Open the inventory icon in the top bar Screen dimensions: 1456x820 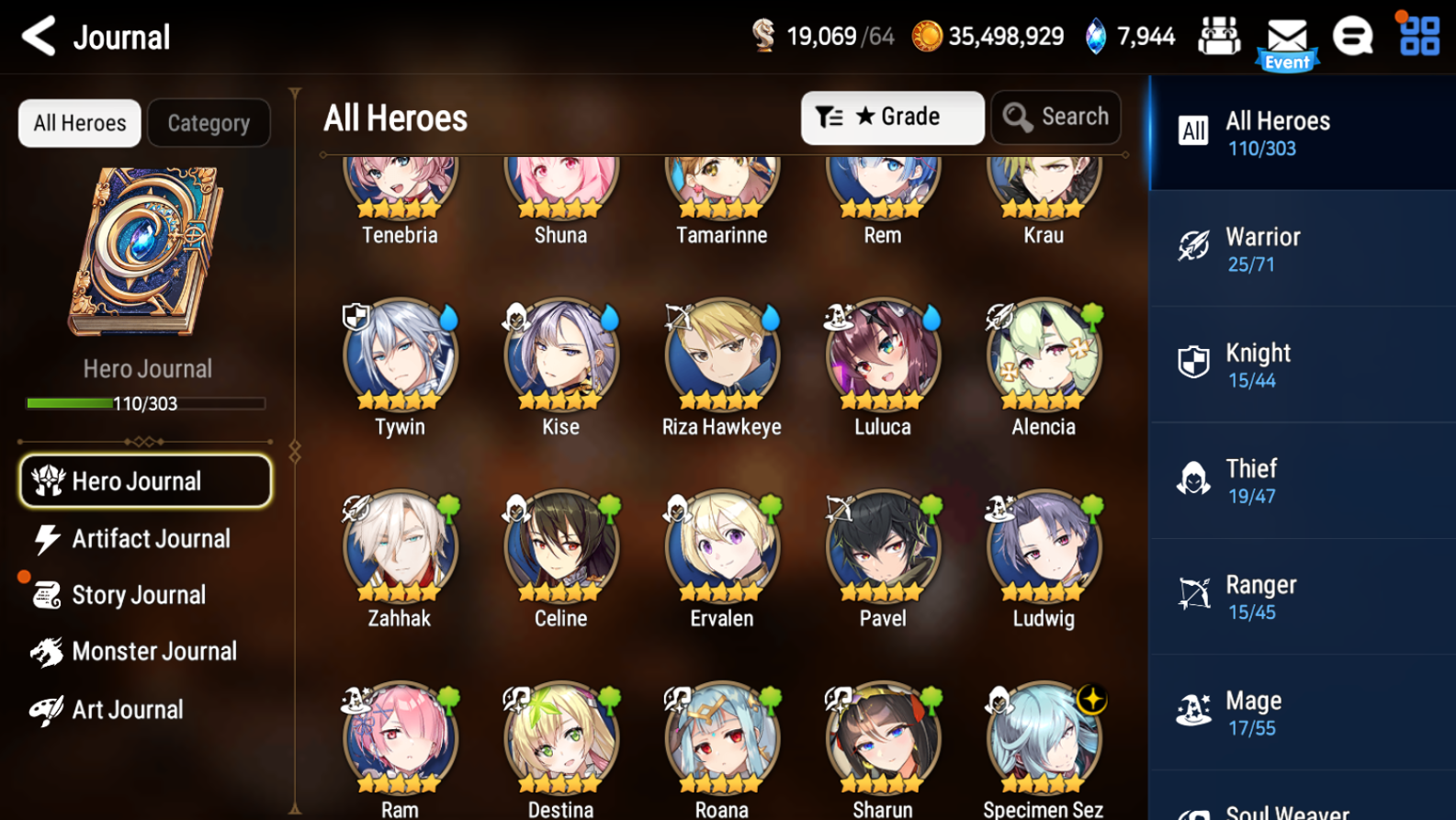[x=1219, y=35]
